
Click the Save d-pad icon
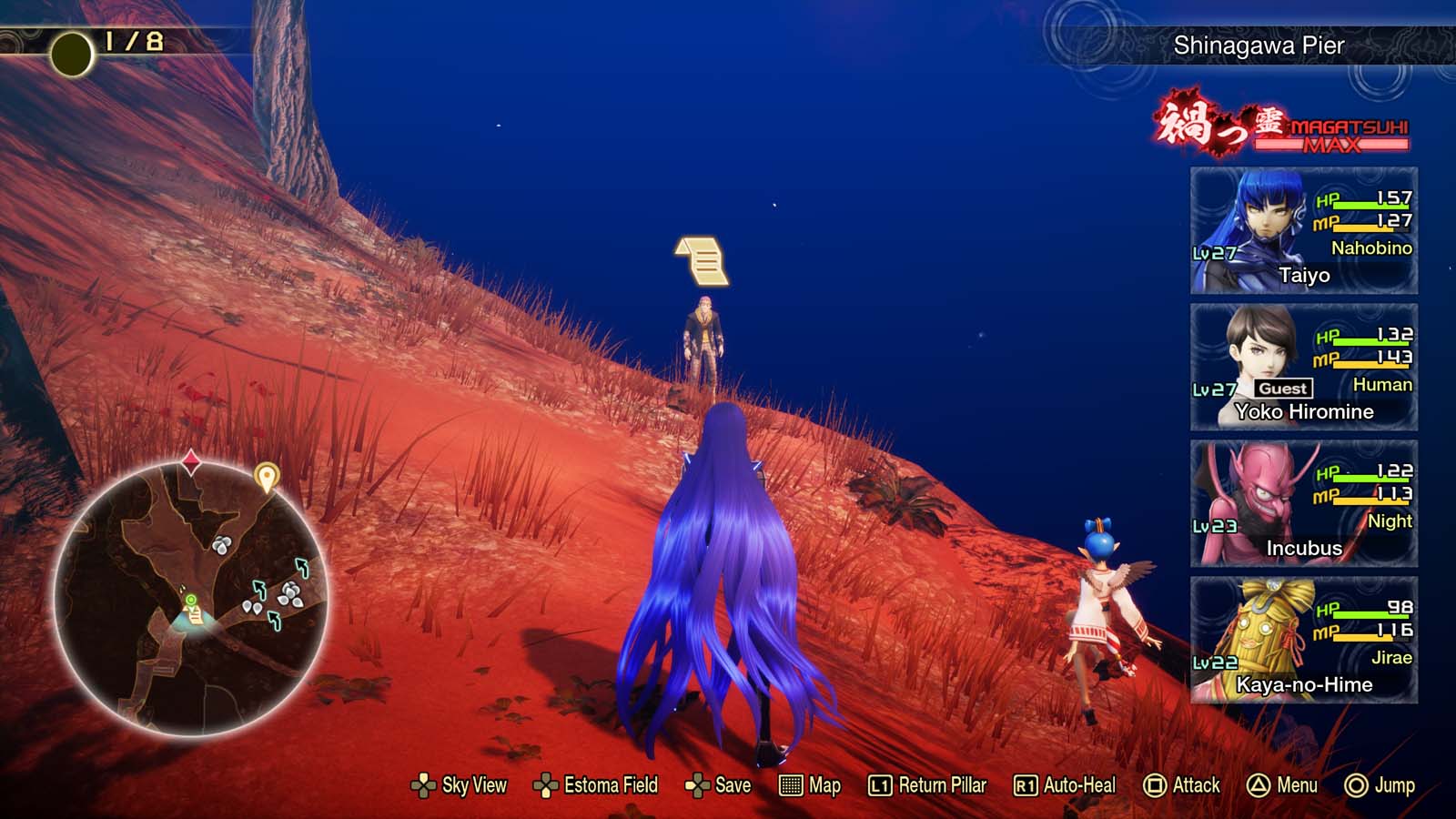point(697,784)
